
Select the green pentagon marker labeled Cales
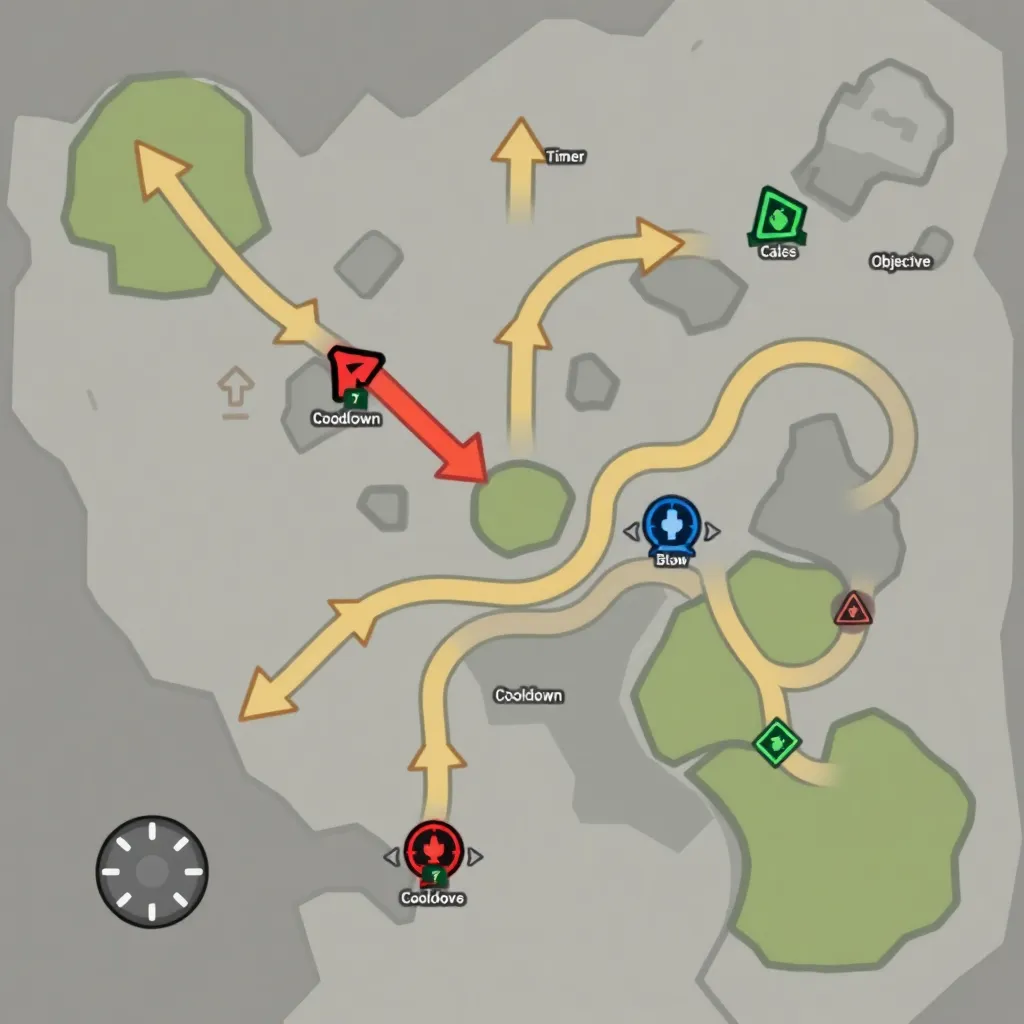[x=778, y=217]
